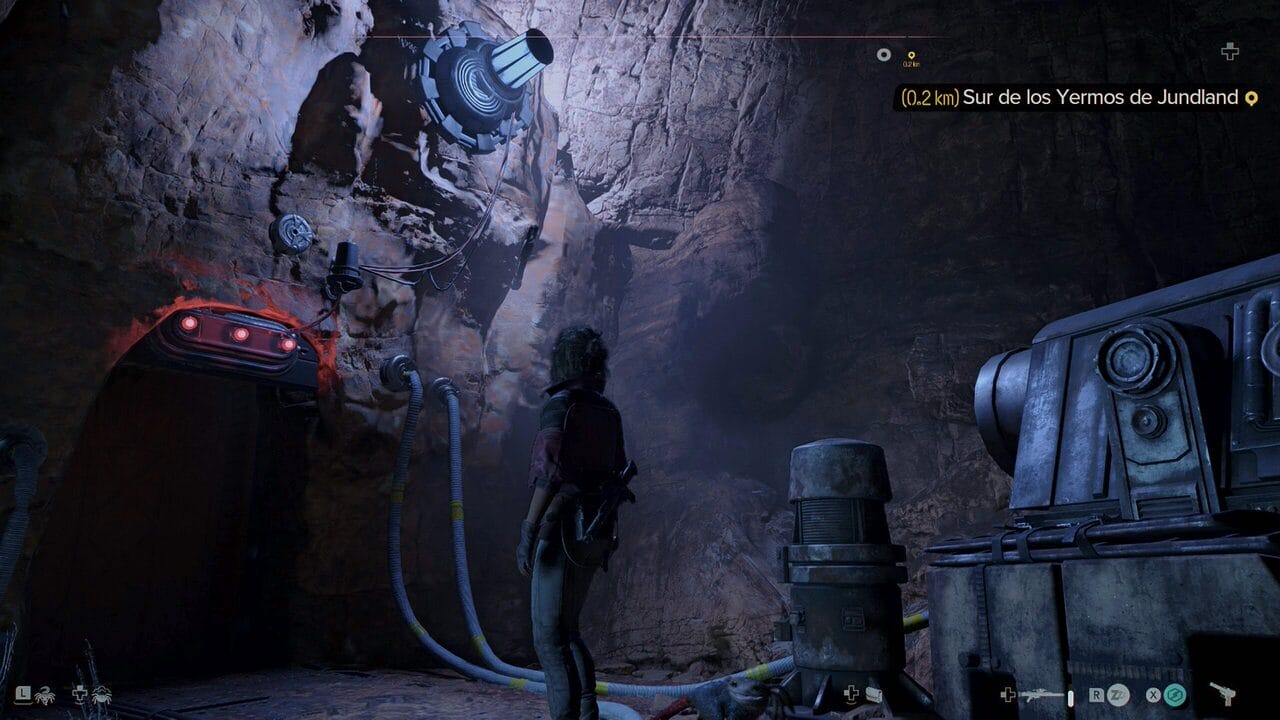1280x720 pixels.
Task: Select the Nix icon beside the D-pad symbol
Action: point(101,693)
